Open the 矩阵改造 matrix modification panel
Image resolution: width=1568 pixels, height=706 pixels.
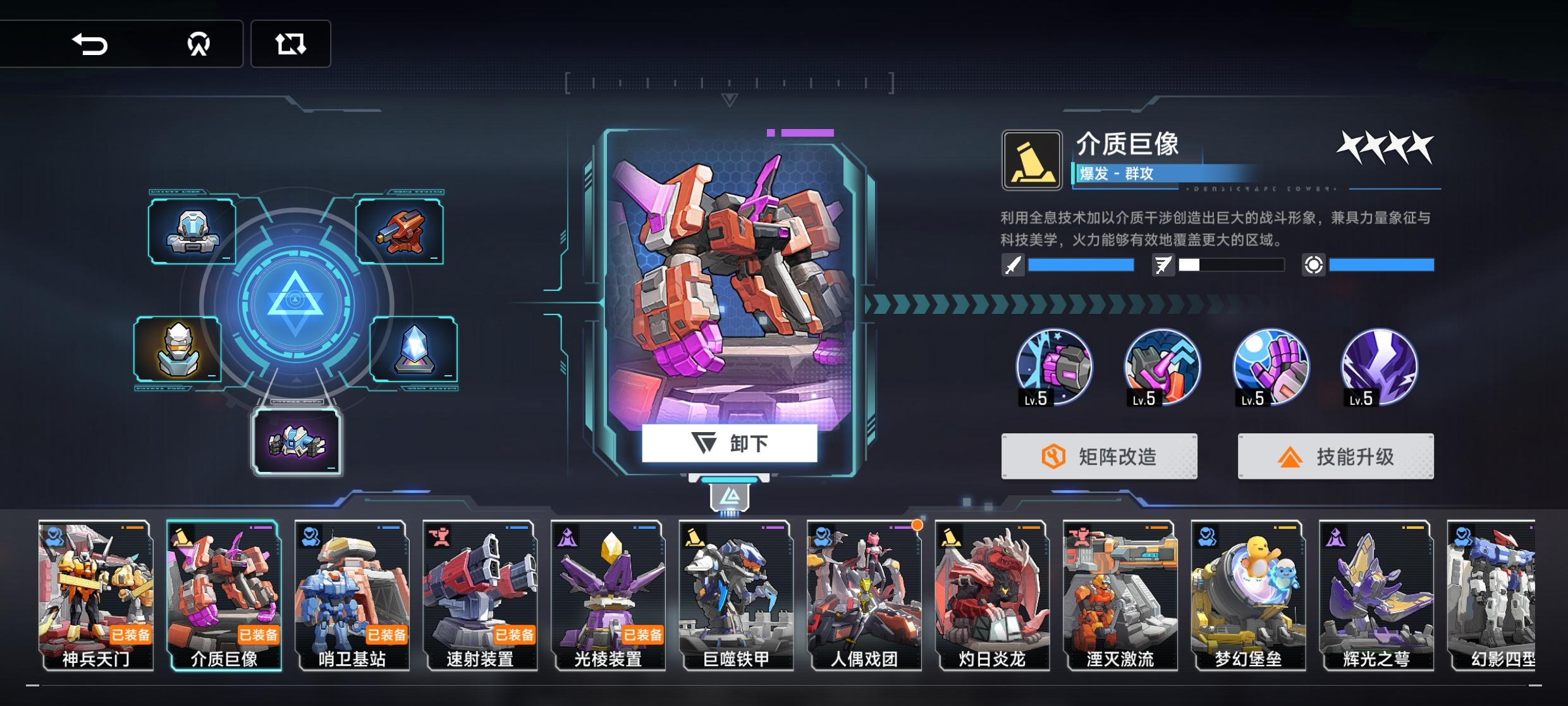coord(1098,456)
